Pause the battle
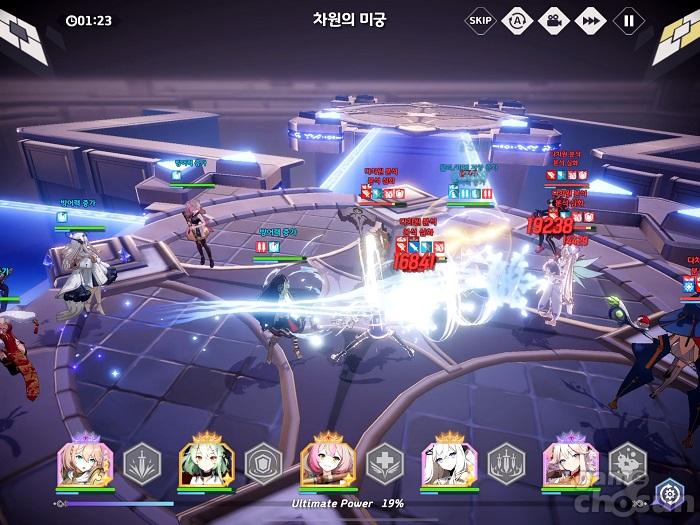Screen dimensions: 700x525 [628, 19]
